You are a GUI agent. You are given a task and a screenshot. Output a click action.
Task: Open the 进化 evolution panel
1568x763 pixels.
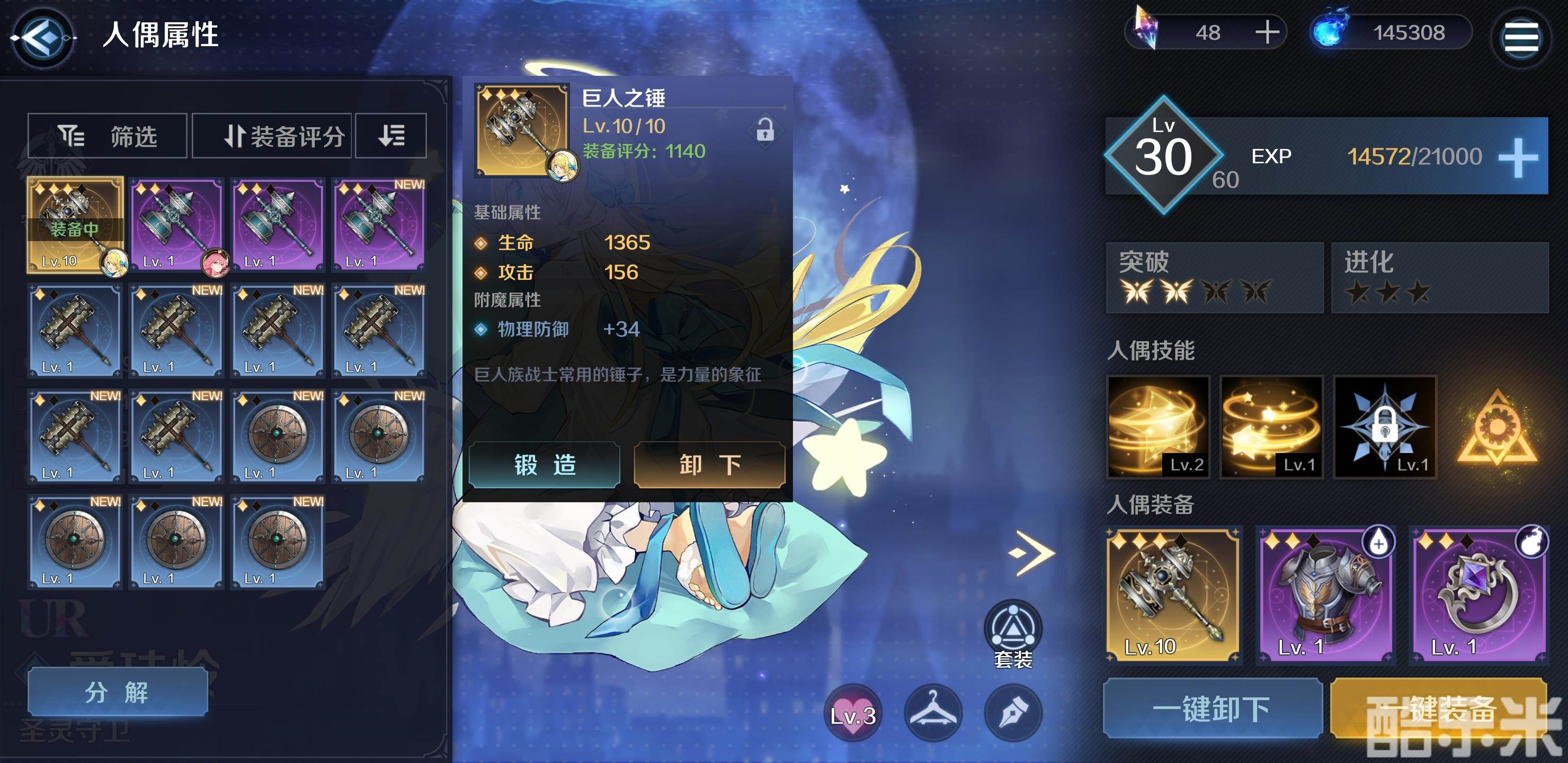pyautogui.click(x=1439, y=278)
